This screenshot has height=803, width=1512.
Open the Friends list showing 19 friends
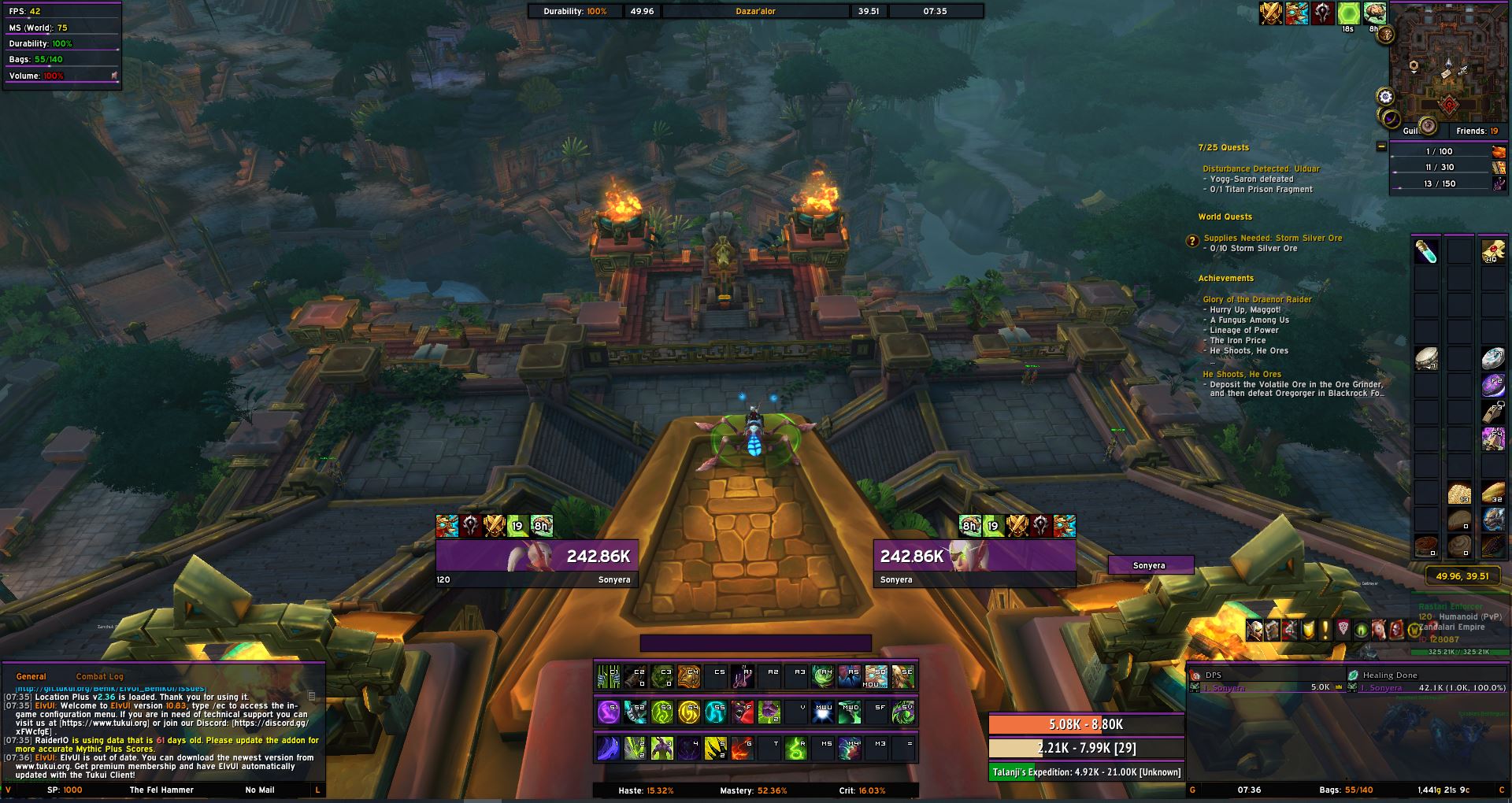(x=1477, y=131)
